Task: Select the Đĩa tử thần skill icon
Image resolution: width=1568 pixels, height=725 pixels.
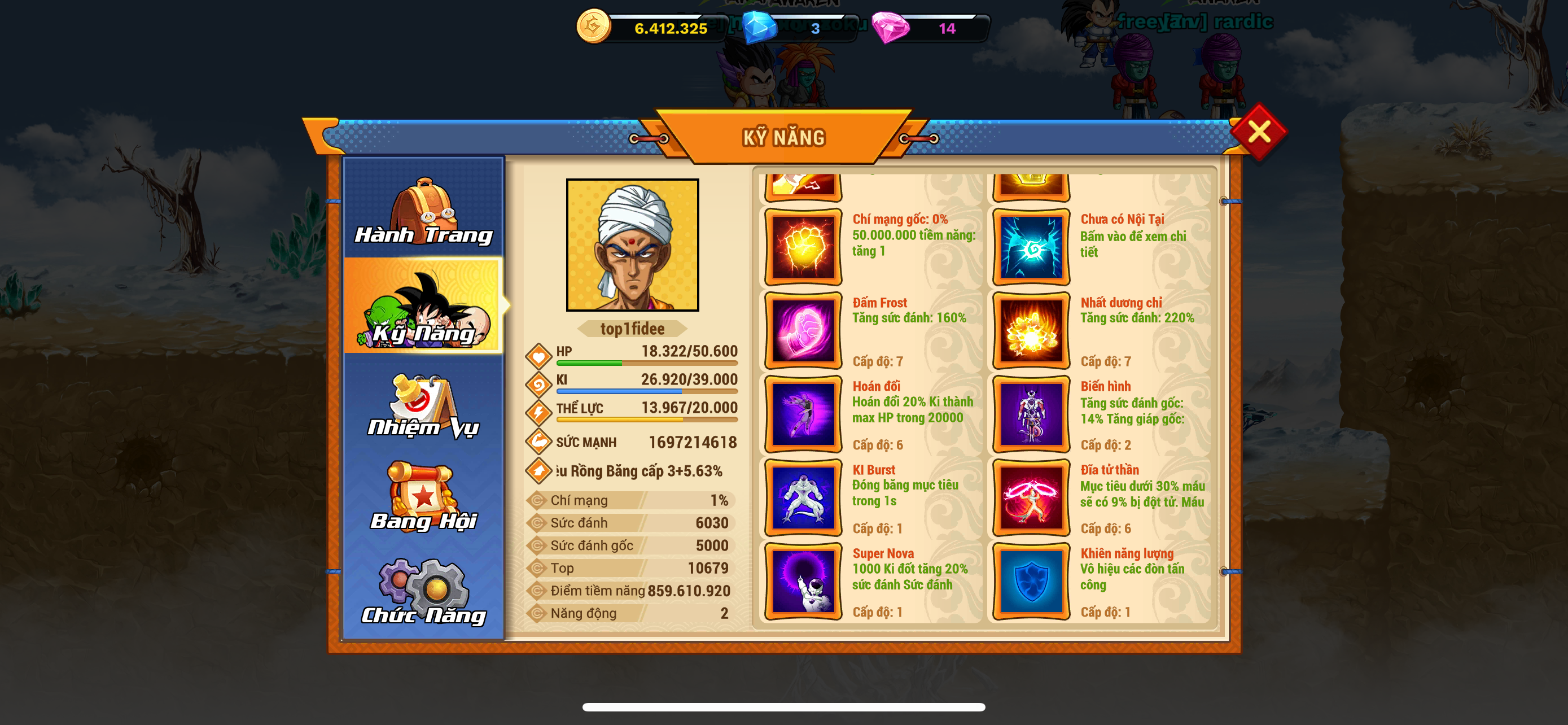Action: click(x=1031, y=497)
